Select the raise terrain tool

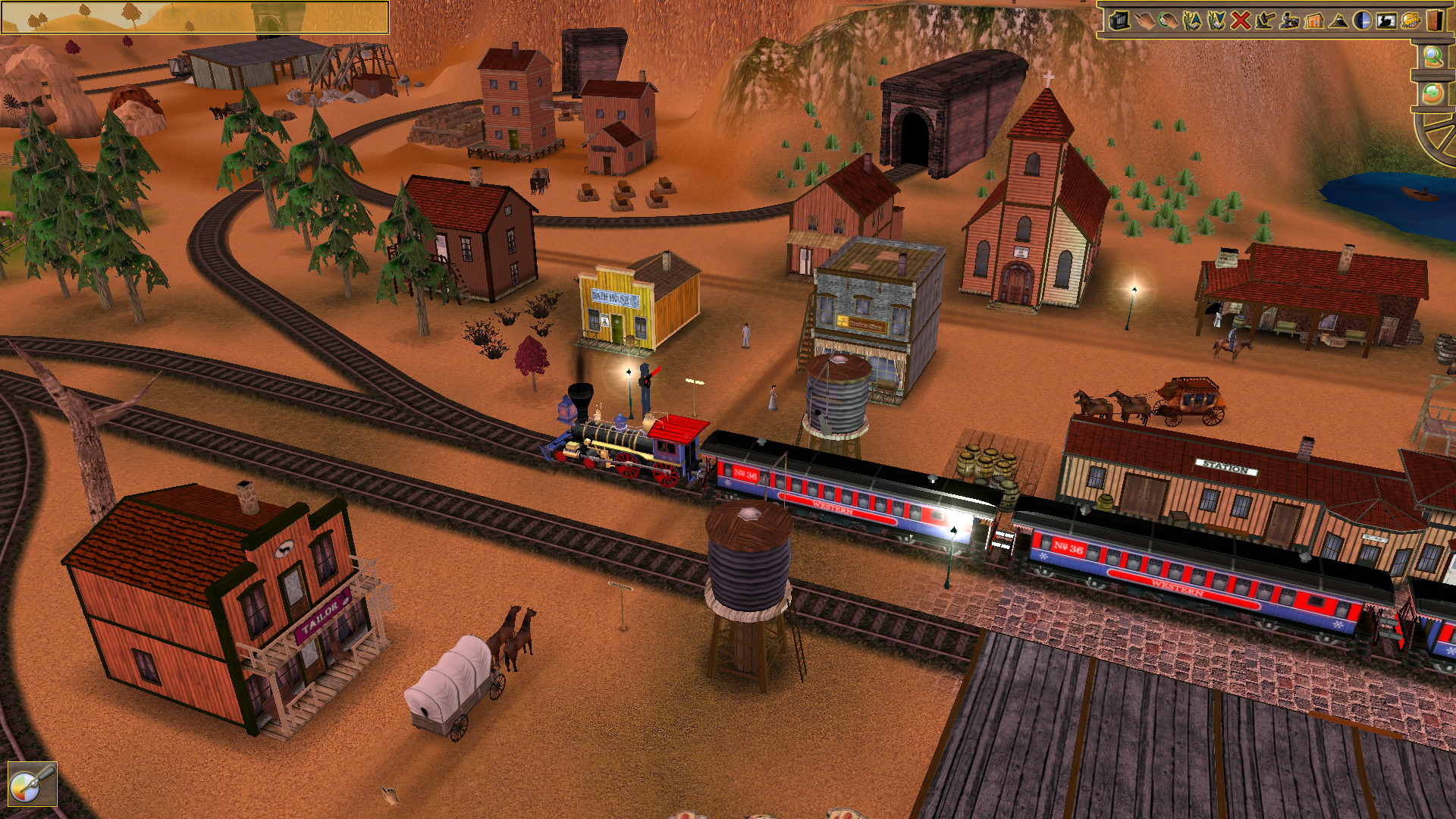[x=1194, y=21]
